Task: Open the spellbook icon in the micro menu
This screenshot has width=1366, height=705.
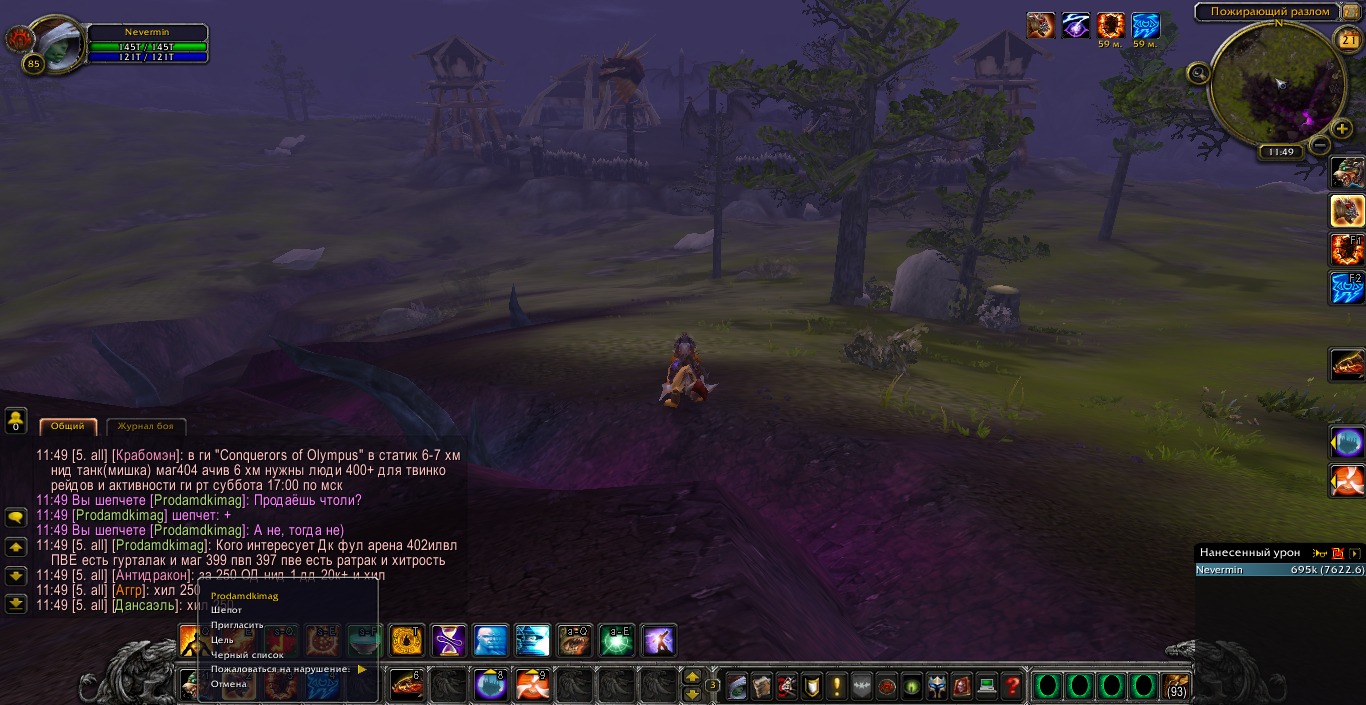Action: [x=761, y=686]
